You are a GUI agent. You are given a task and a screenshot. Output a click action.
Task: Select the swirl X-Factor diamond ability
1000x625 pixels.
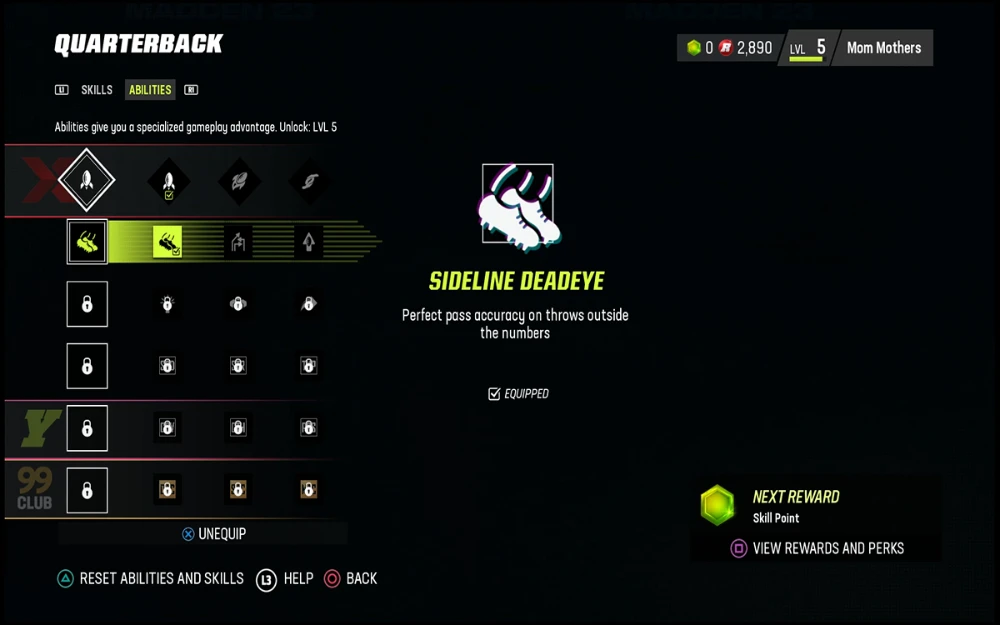point(308,182)
